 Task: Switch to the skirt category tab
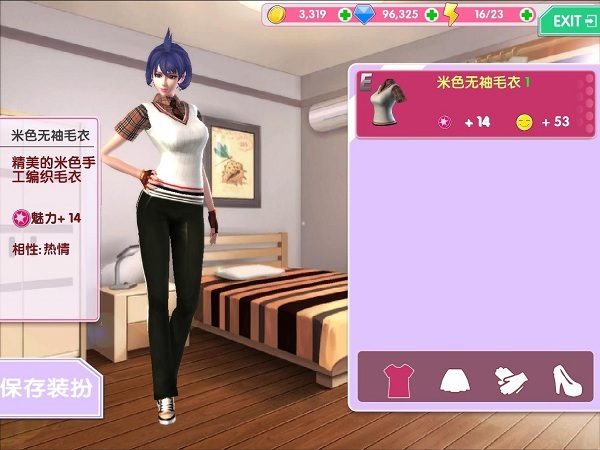point(455,379)
